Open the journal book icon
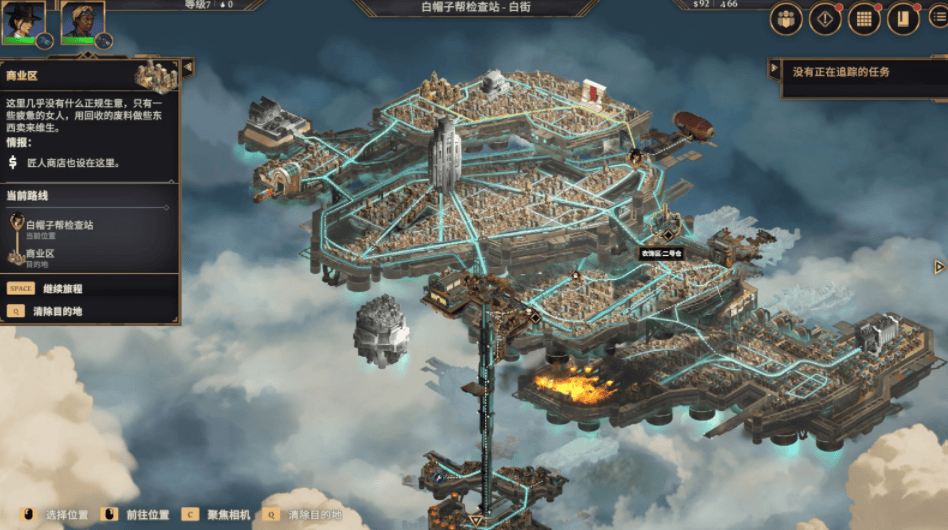The image size is (948, 530). [903, 20]
